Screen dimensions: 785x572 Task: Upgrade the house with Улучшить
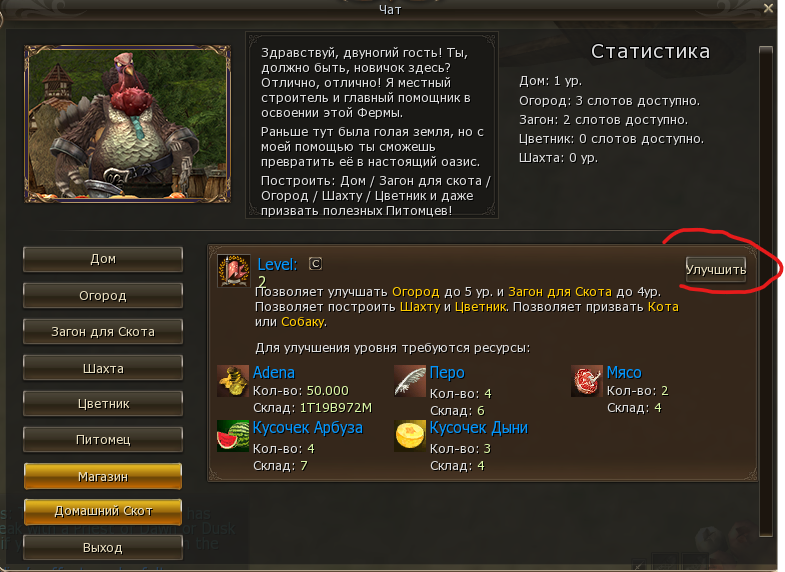click(x=715, y=270)
